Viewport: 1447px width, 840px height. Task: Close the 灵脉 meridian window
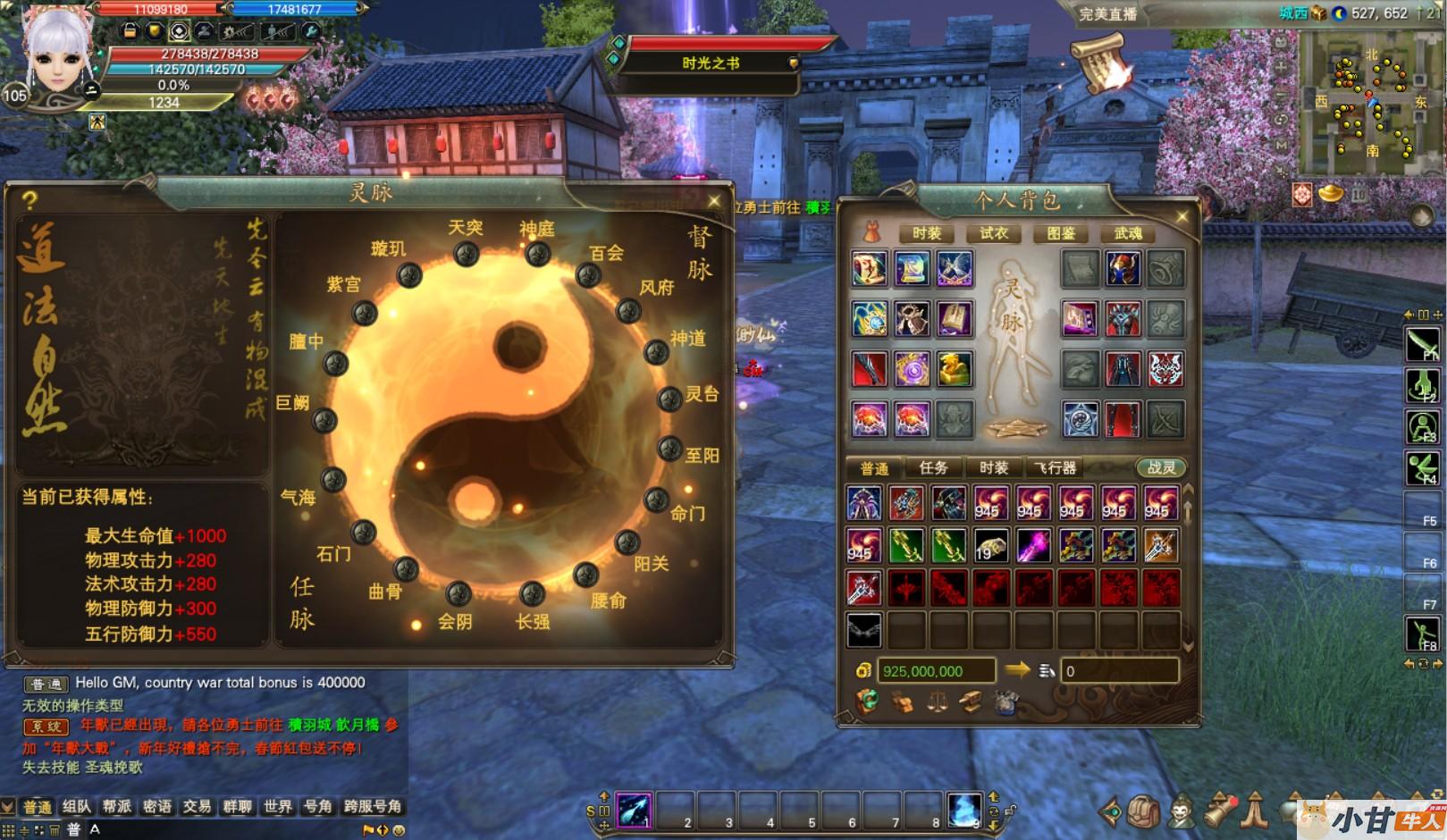coord(713,201)
